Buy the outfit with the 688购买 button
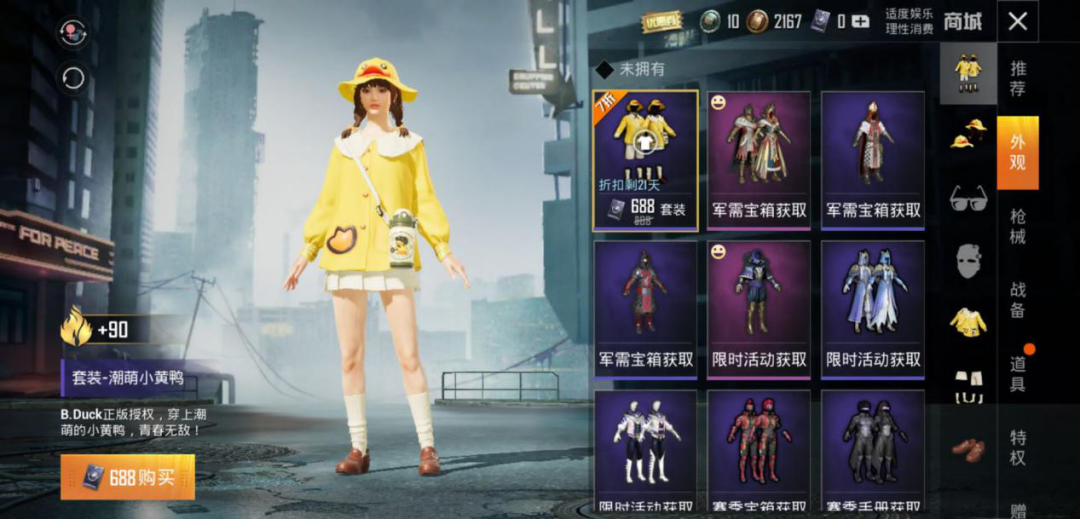 [127, 477]
